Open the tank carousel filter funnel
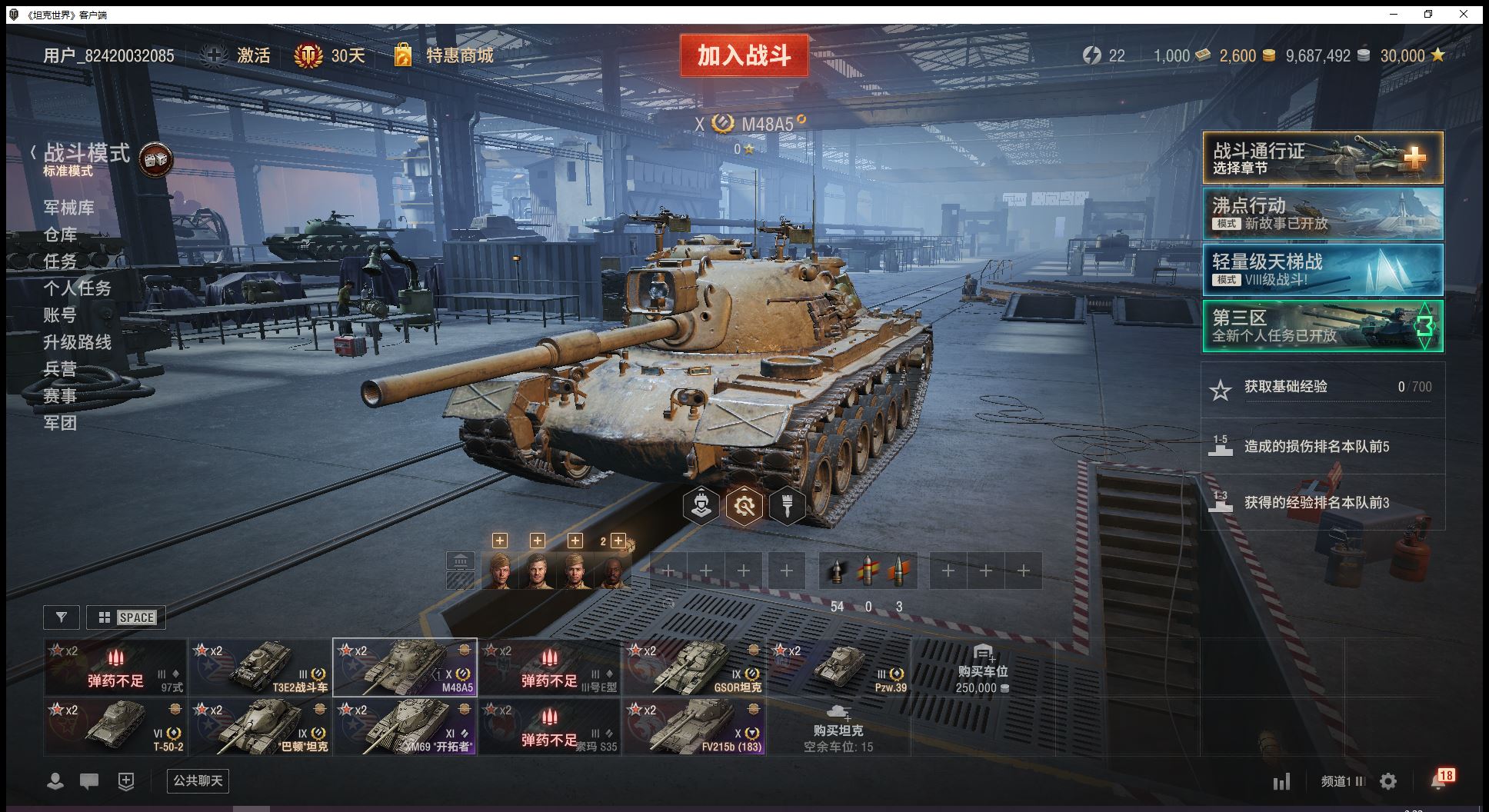The height and width of the screenshot is (812, 1489). (62, 617)
